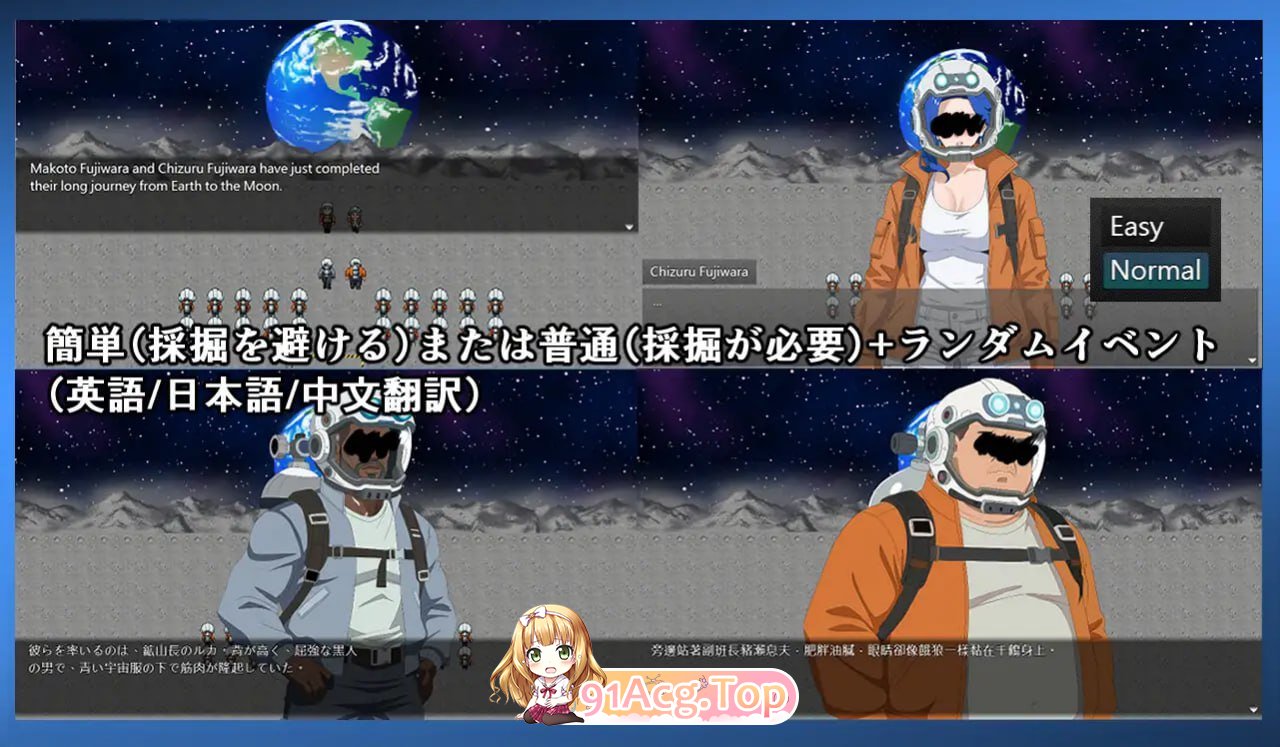This screenshot has height=747, width=1280.
Task: Select the Chizuru Fujiwara name tab
Action: [699, 271]
